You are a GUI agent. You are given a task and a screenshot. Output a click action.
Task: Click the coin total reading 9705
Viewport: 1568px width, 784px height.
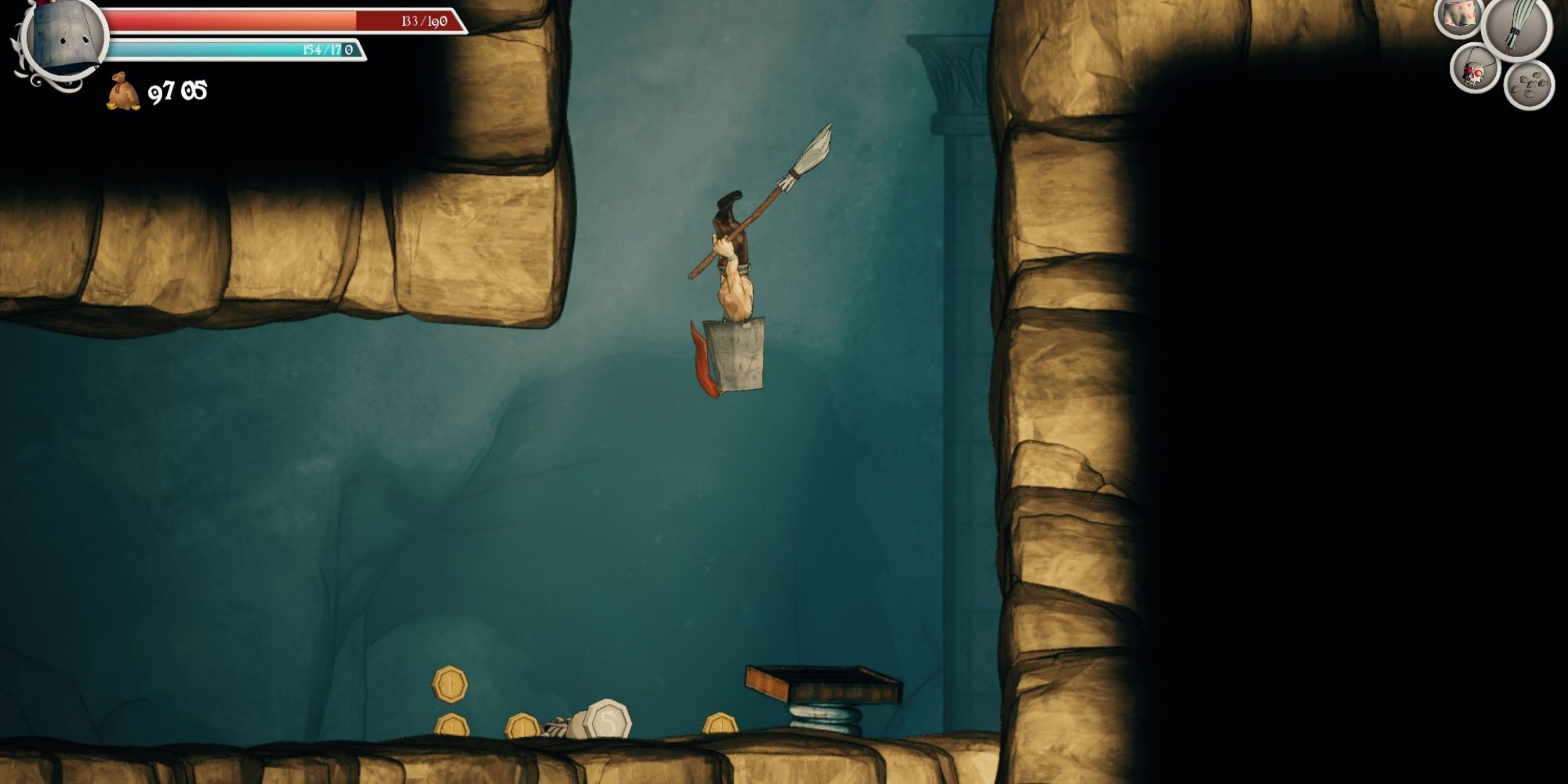click(176, 94)
